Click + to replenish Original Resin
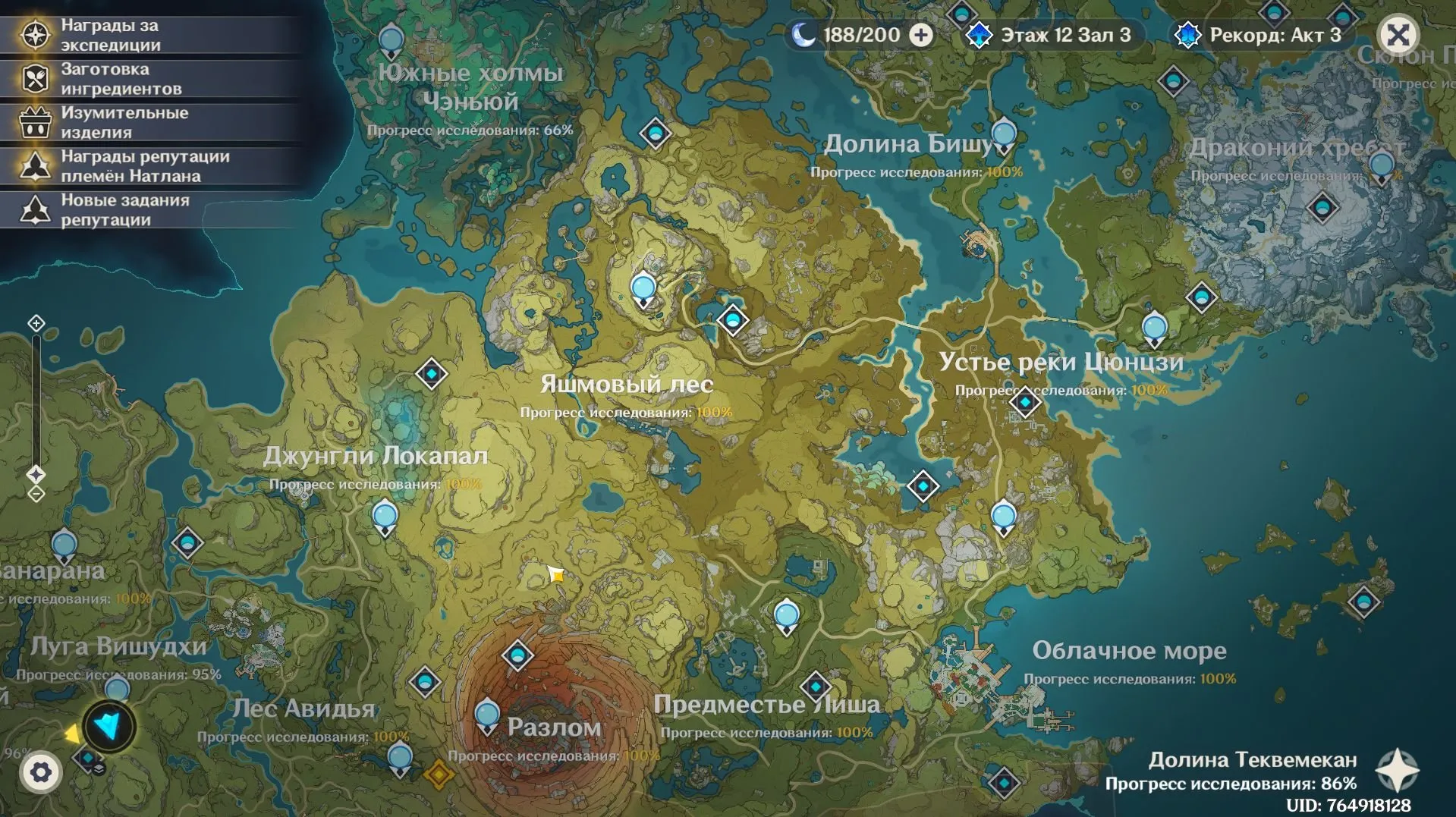This screenshot has height=817, width=1456. [922, 34]
